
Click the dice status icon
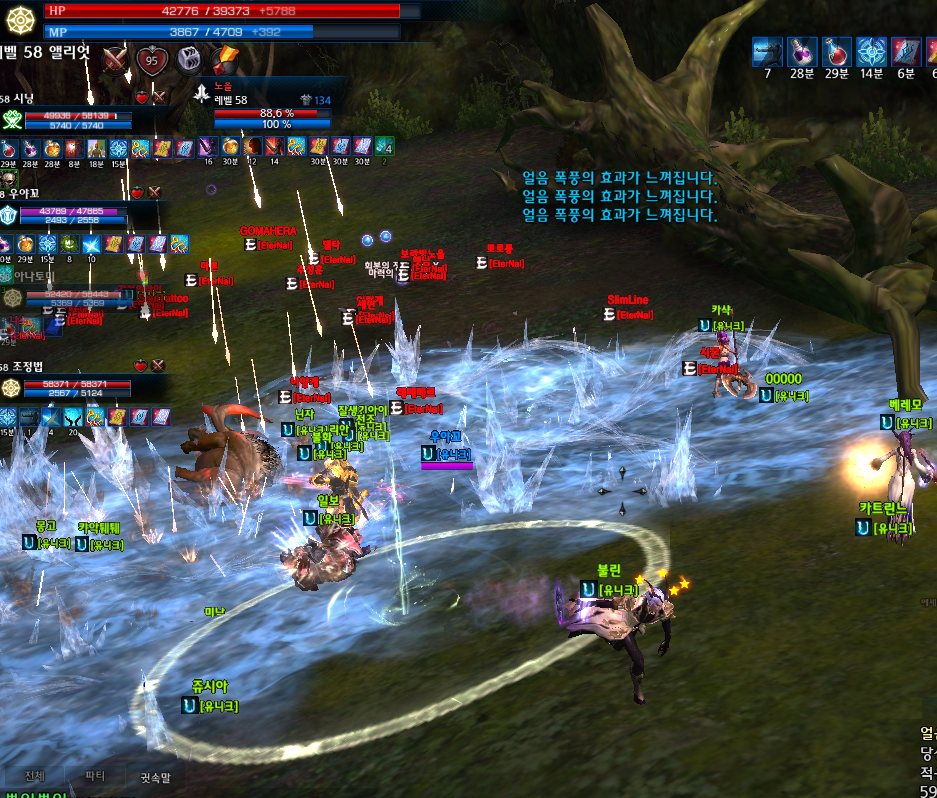(187, 59)
